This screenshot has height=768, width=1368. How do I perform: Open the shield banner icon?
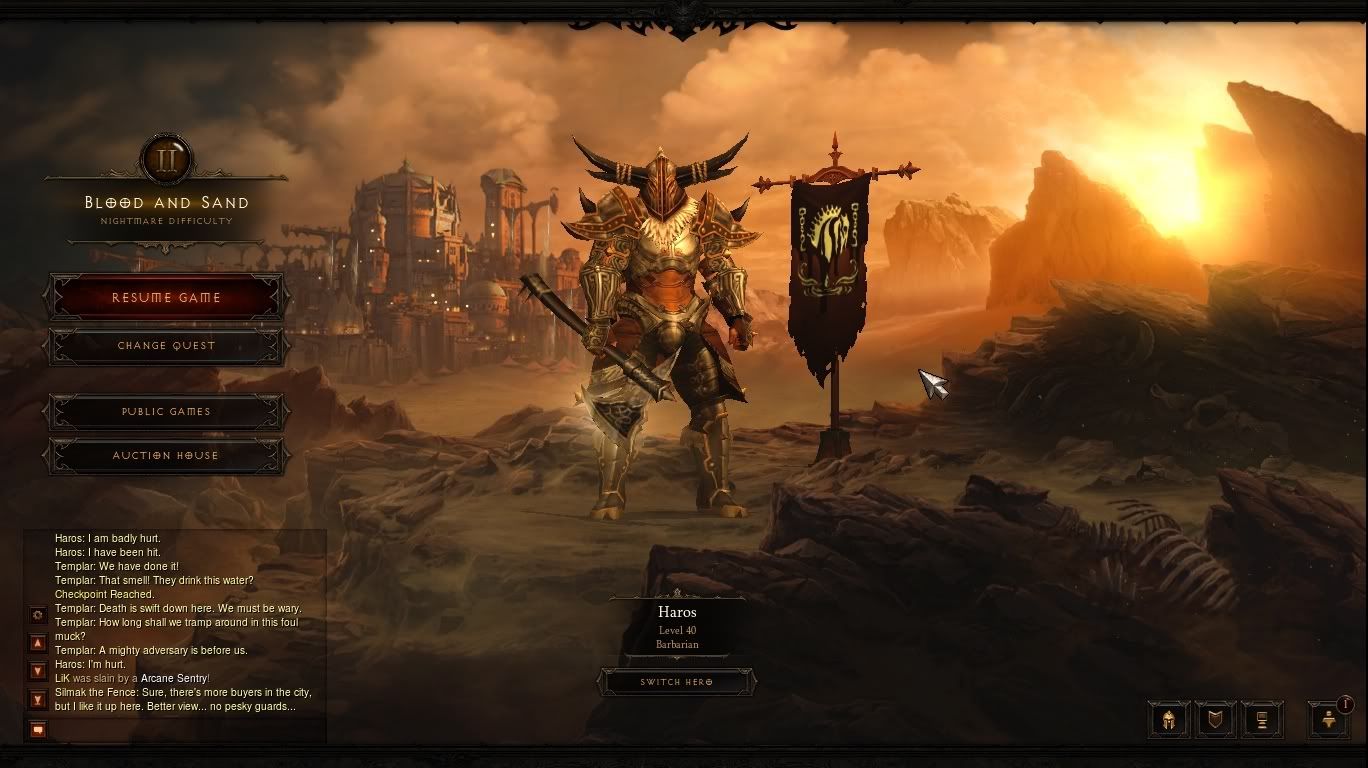coord(1215,719)
